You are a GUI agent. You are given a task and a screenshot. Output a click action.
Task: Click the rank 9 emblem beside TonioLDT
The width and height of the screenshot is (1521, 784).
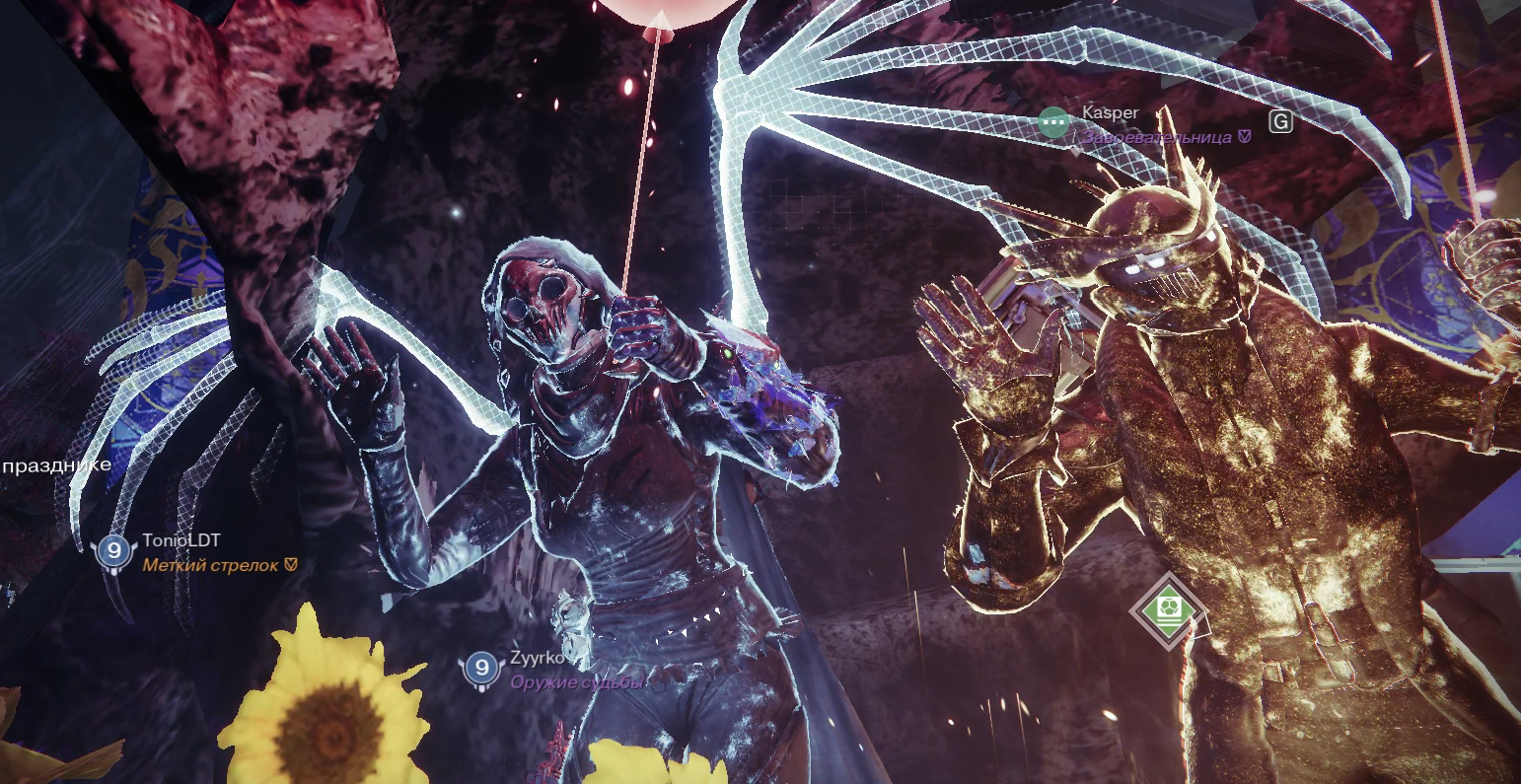[x=113, y=551]
